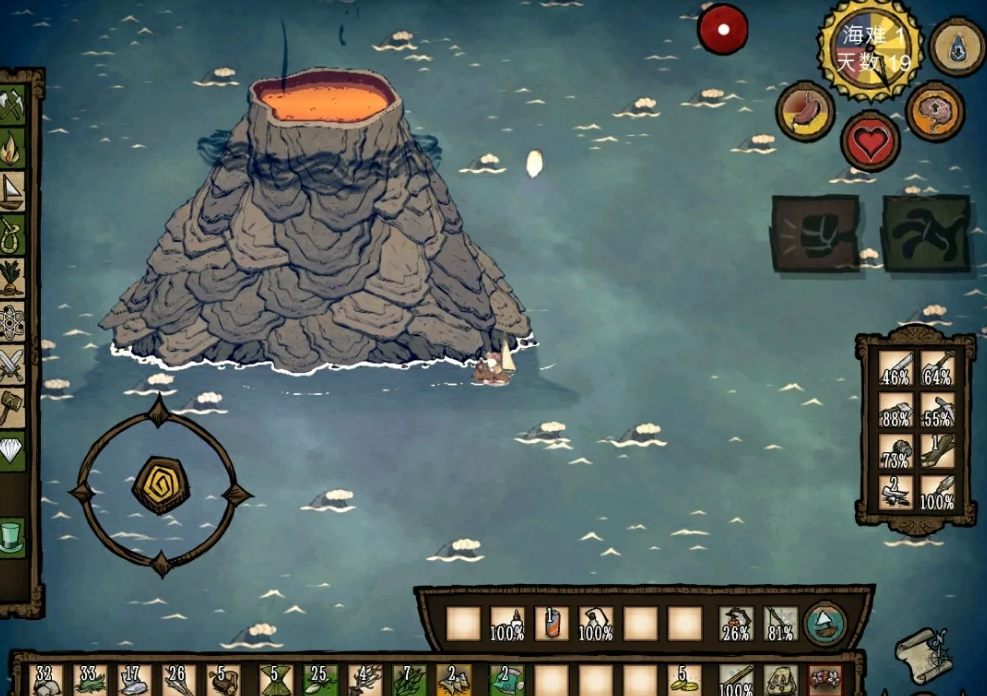The height and width of the screenshot is (696, 987).
Task: Open the Tools crafting tab
Action: pyautogui.click(x=12, y=105)
